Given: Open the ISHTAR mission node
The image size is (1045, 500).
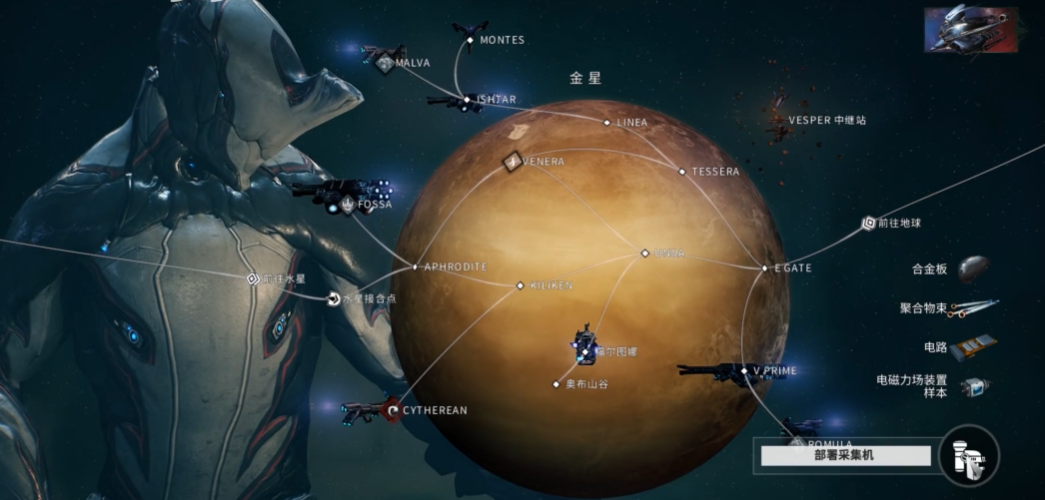Looking at the screenshot, I should coord(466,99).
